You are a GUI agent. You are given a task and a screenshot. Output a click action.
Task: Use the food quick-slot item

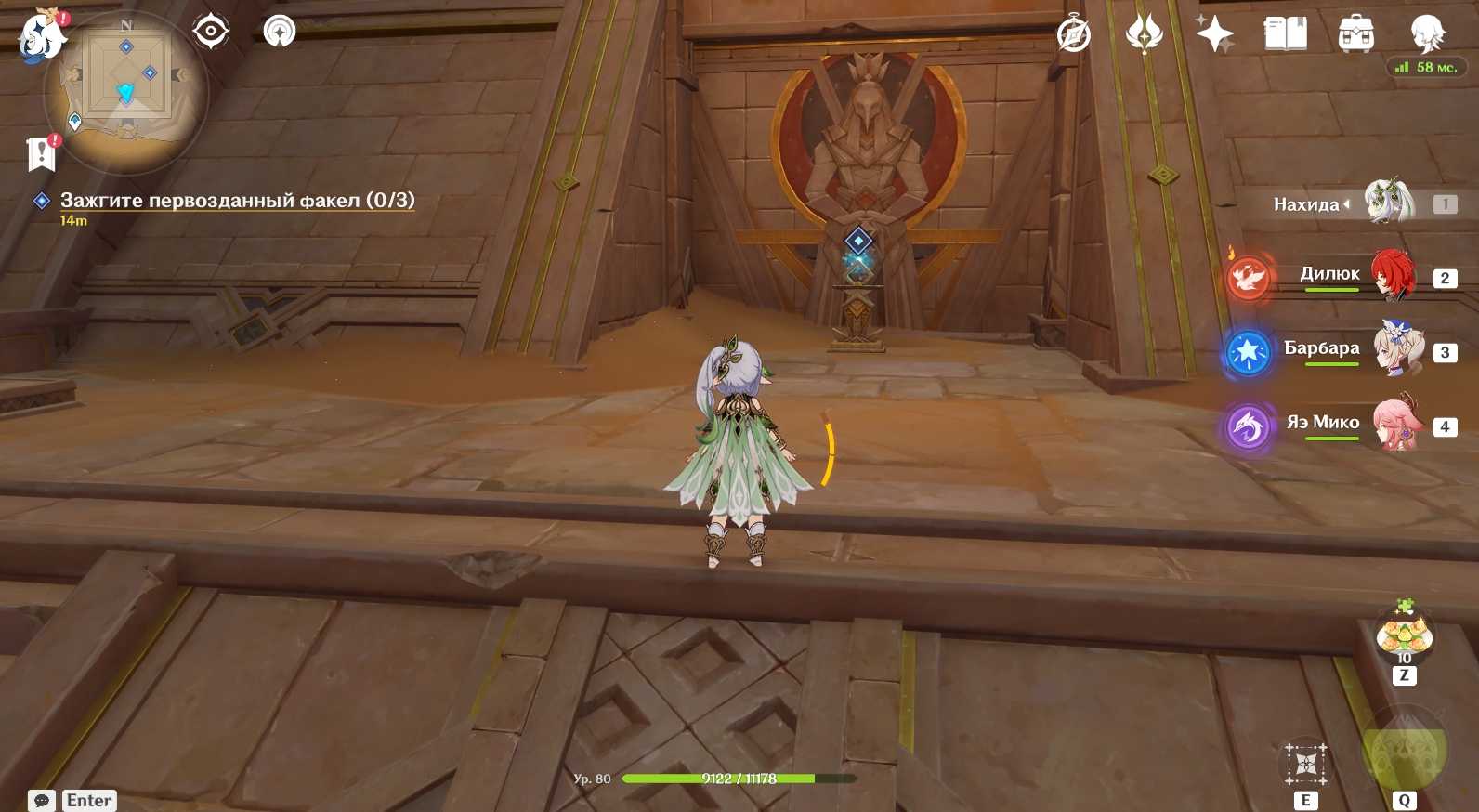pyautogui.click(x=1404, y=636)
